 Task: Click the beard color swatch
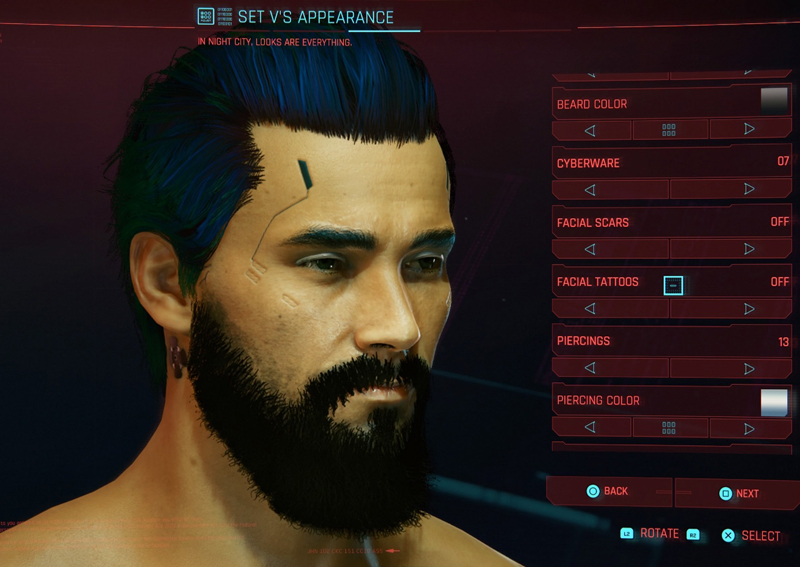click(774, 101)
